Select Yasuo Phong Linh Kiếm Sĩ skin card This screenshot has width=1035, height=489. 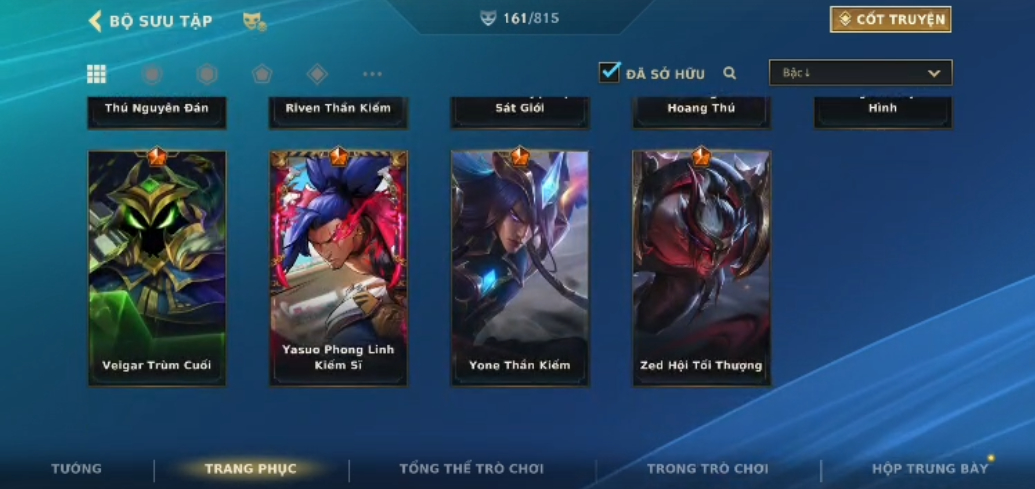pos(338,268)
